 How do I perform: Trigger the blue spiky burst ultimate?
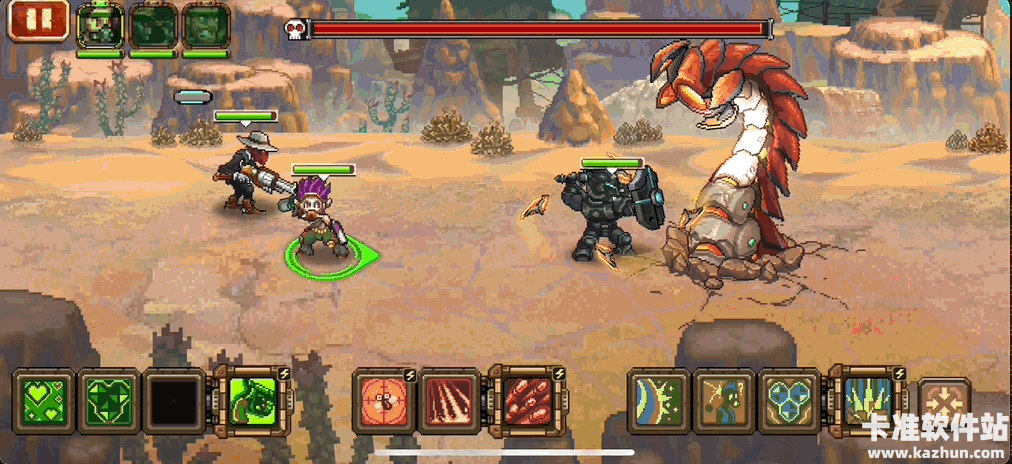click(x=866, y=401)
